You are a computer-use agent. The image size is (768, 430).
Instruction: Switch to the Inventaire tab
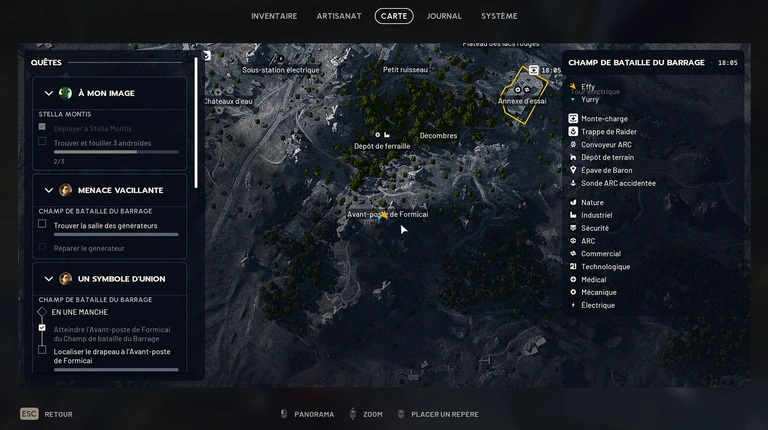[274, 16]
